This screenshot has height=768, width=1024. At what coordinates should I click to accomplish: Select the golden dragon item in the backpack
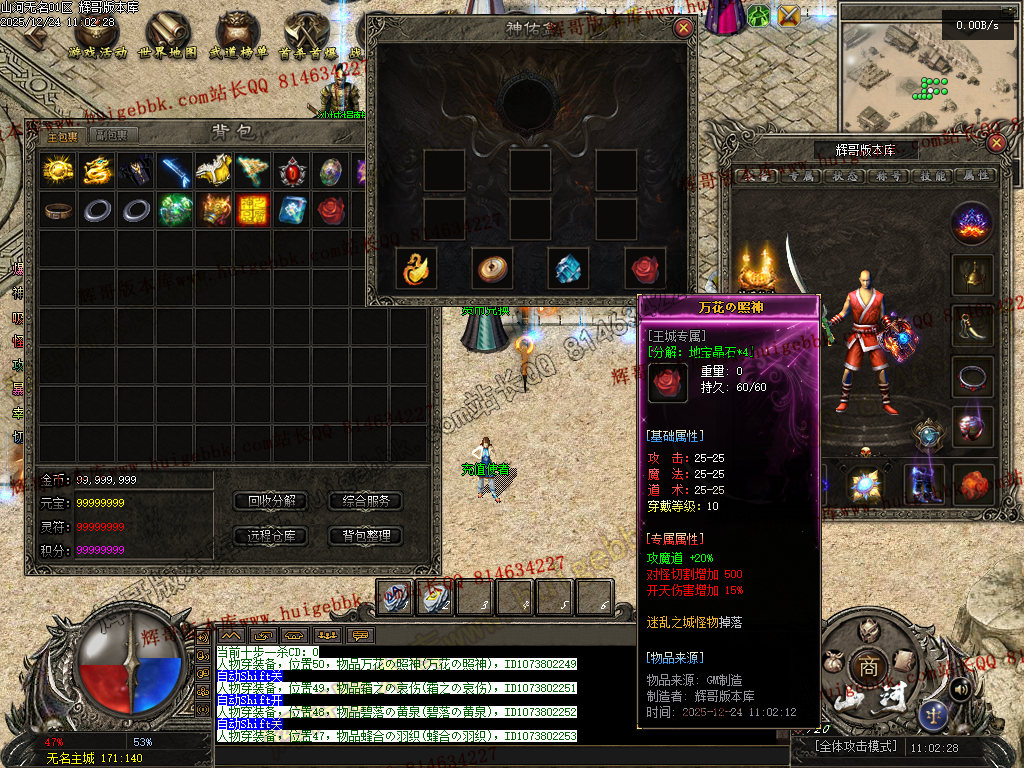coord(97,171)
